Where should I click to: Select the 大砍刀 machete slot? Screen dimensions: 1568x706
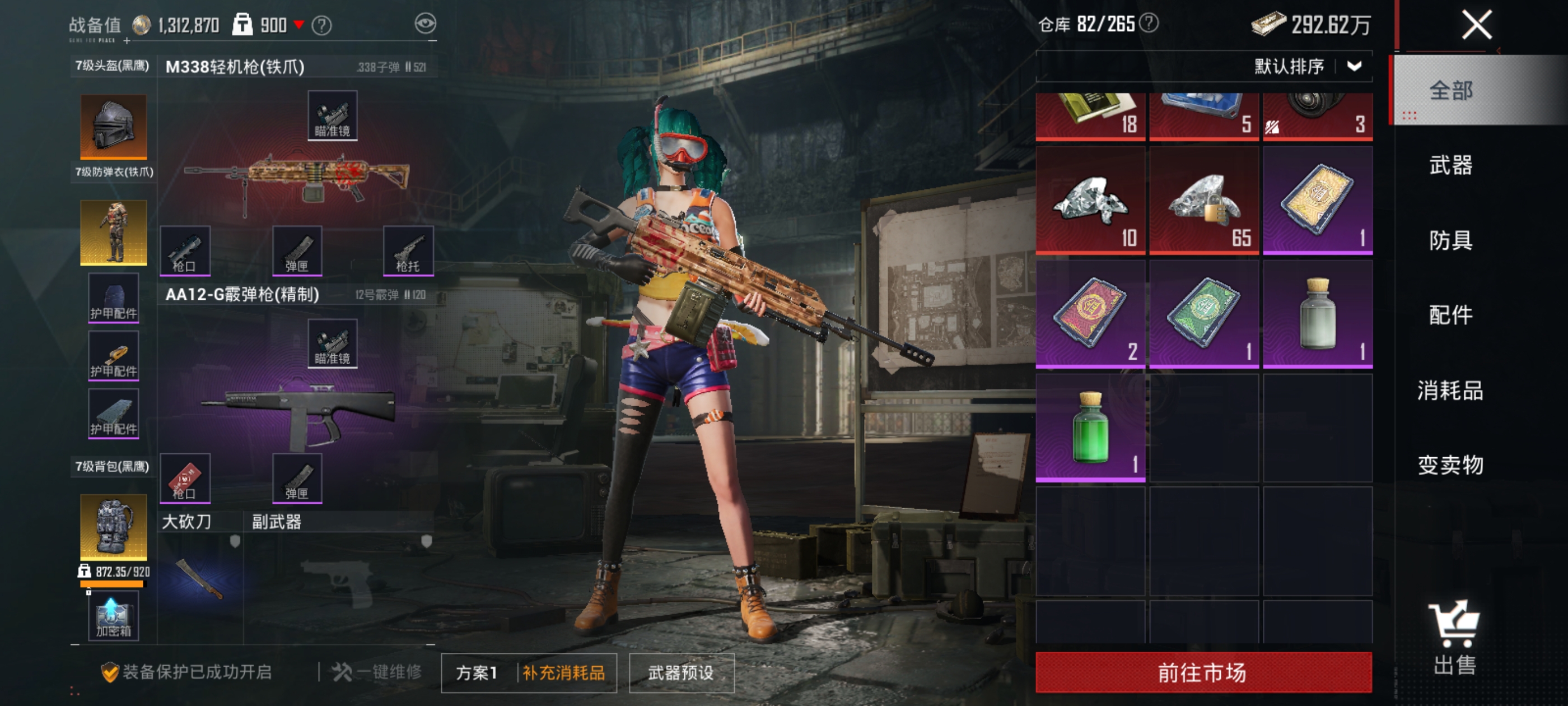tap(200, 578)
